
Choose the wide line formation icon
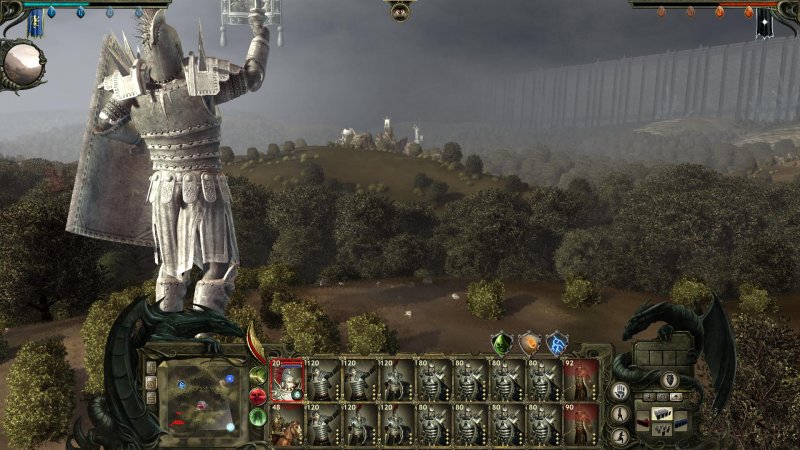pos(661,414)
